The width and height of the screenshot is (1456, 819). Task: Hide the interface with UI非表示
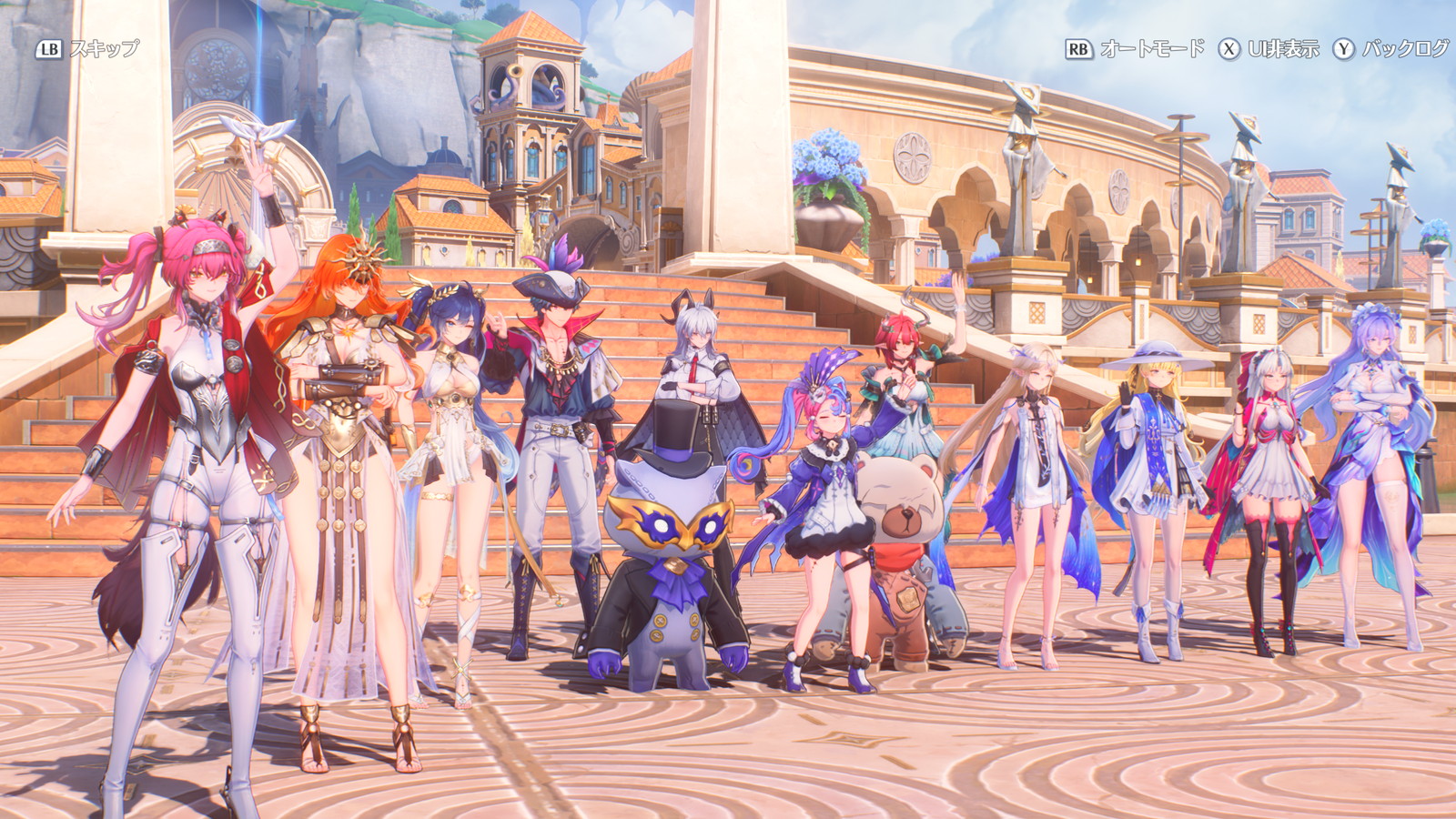pyautogui.click(x=1269, y=49)
